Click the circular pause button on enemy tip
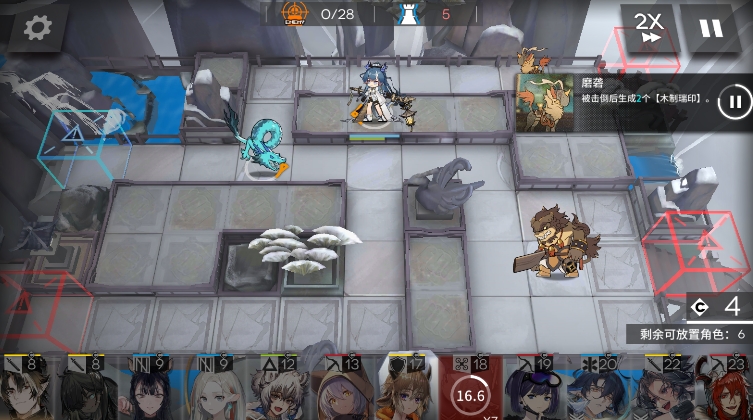The width and height of the screenshot is (753, 420). [x=735, y=101]
